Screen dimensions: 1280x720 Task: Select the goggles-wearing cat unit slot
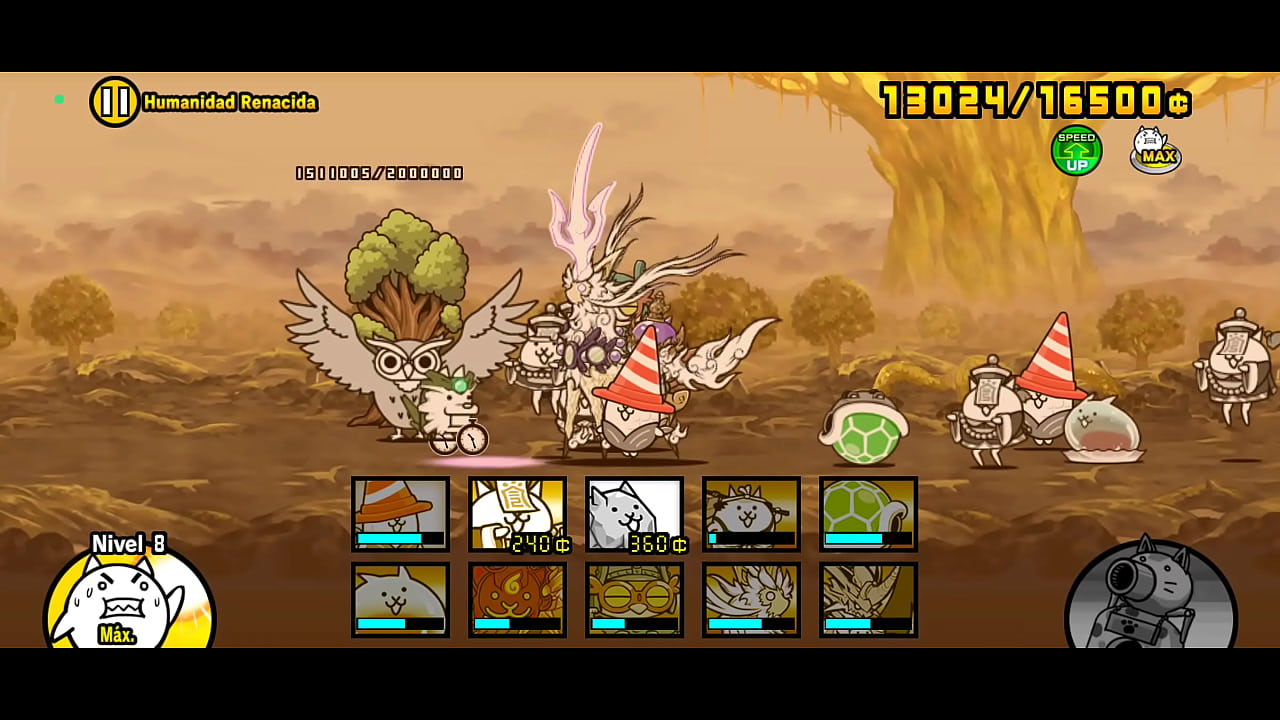pyautogui.click(x=634, y=600)
